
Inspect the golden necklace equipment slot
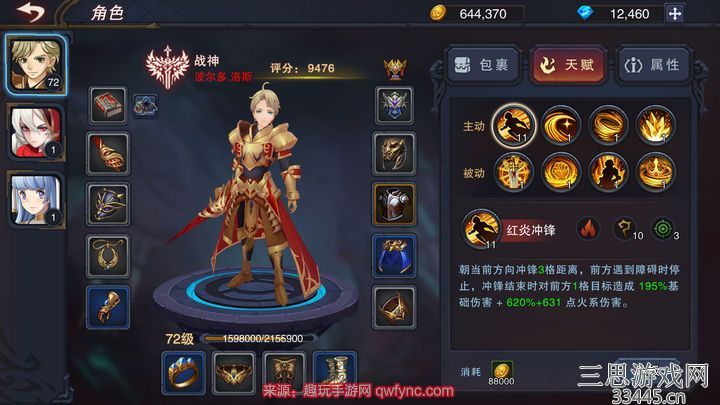pyautogui.click(x=107, y=256)
